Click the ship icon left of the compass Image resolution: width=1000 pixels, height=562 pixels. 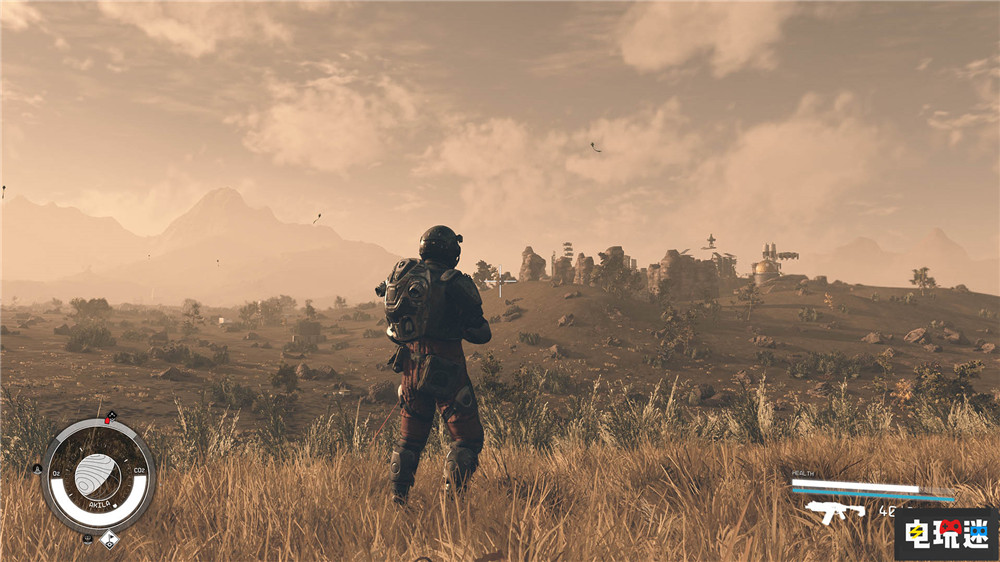point(38,468)
